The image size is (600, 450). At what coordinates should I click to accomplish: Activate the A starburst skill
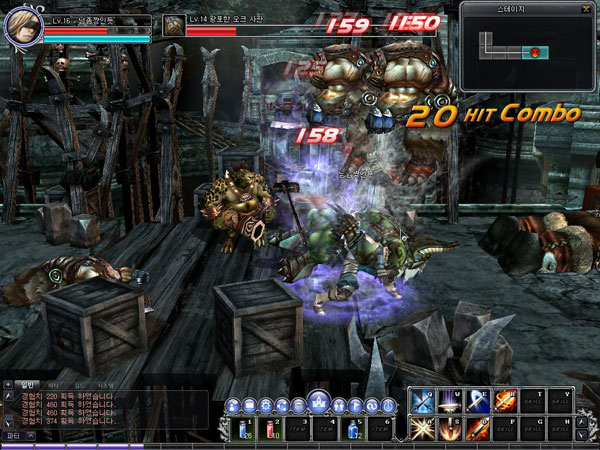point(422,430)
